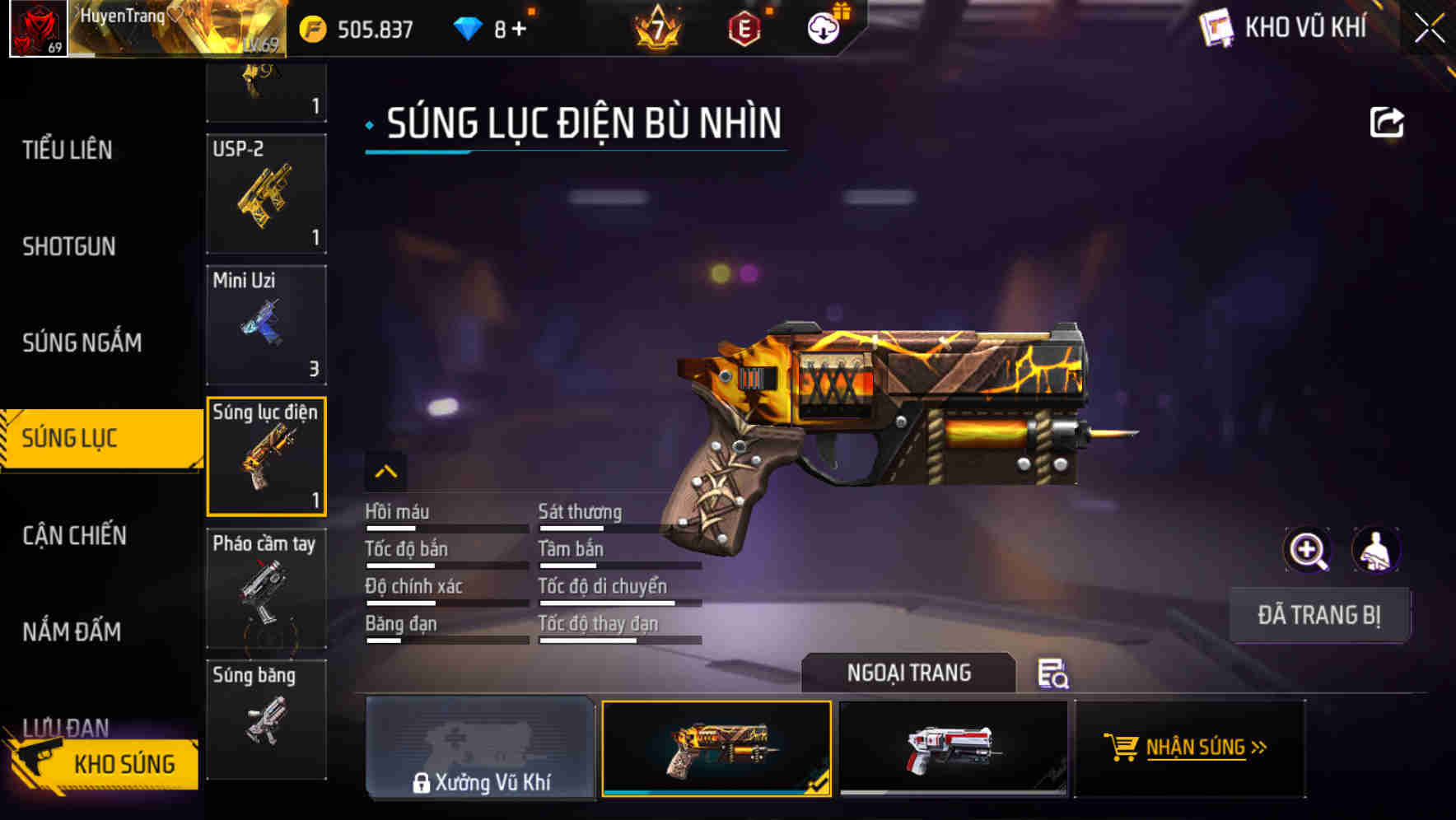Screen dimensions: 1456x820
Task: Select the Mini Uzi weapon thumbnail
Action: (266, 325)
